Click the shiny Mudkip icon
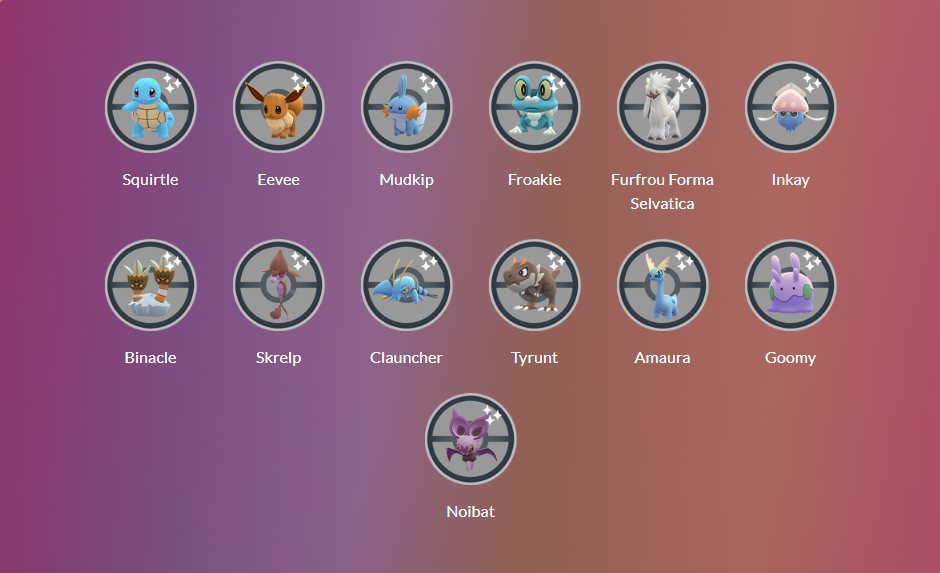The width and height of the screenshot is (940, 573). click(x=407, y=108)
